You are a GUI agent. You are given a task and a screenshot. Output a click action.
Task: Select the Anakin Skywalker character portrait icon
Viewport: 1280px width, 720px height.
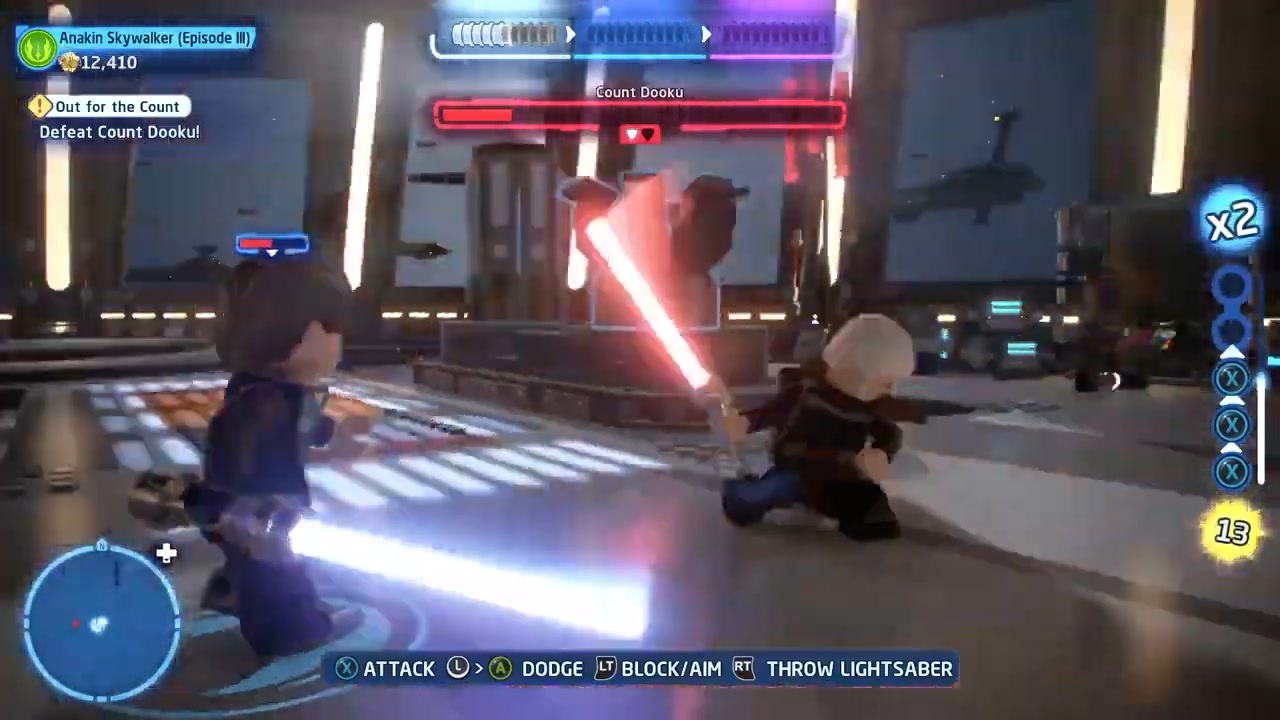click(37, 48)
